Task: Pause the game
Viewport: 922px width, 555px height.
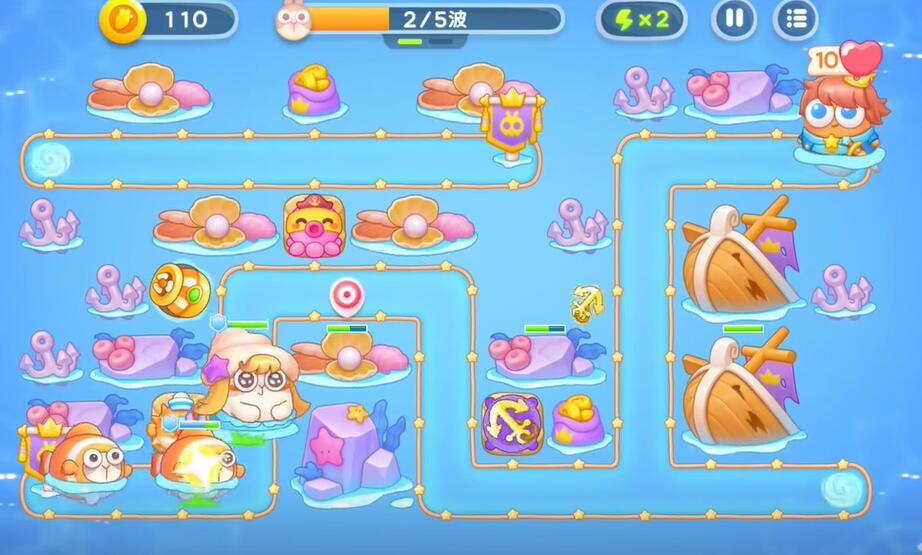Action: pos(734,19)
